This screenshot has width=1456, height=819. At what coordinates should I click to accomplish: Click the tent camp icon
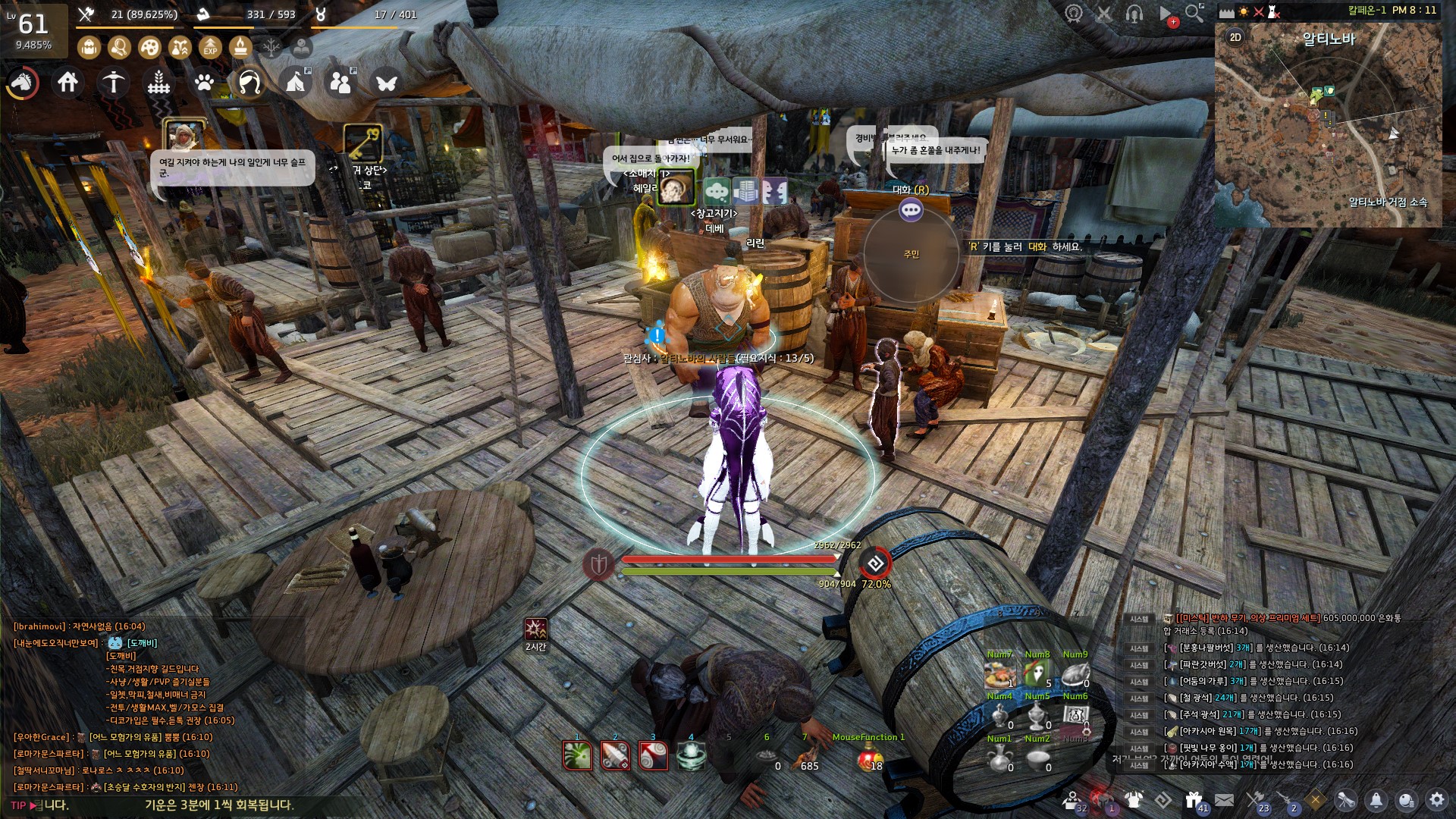296,82
